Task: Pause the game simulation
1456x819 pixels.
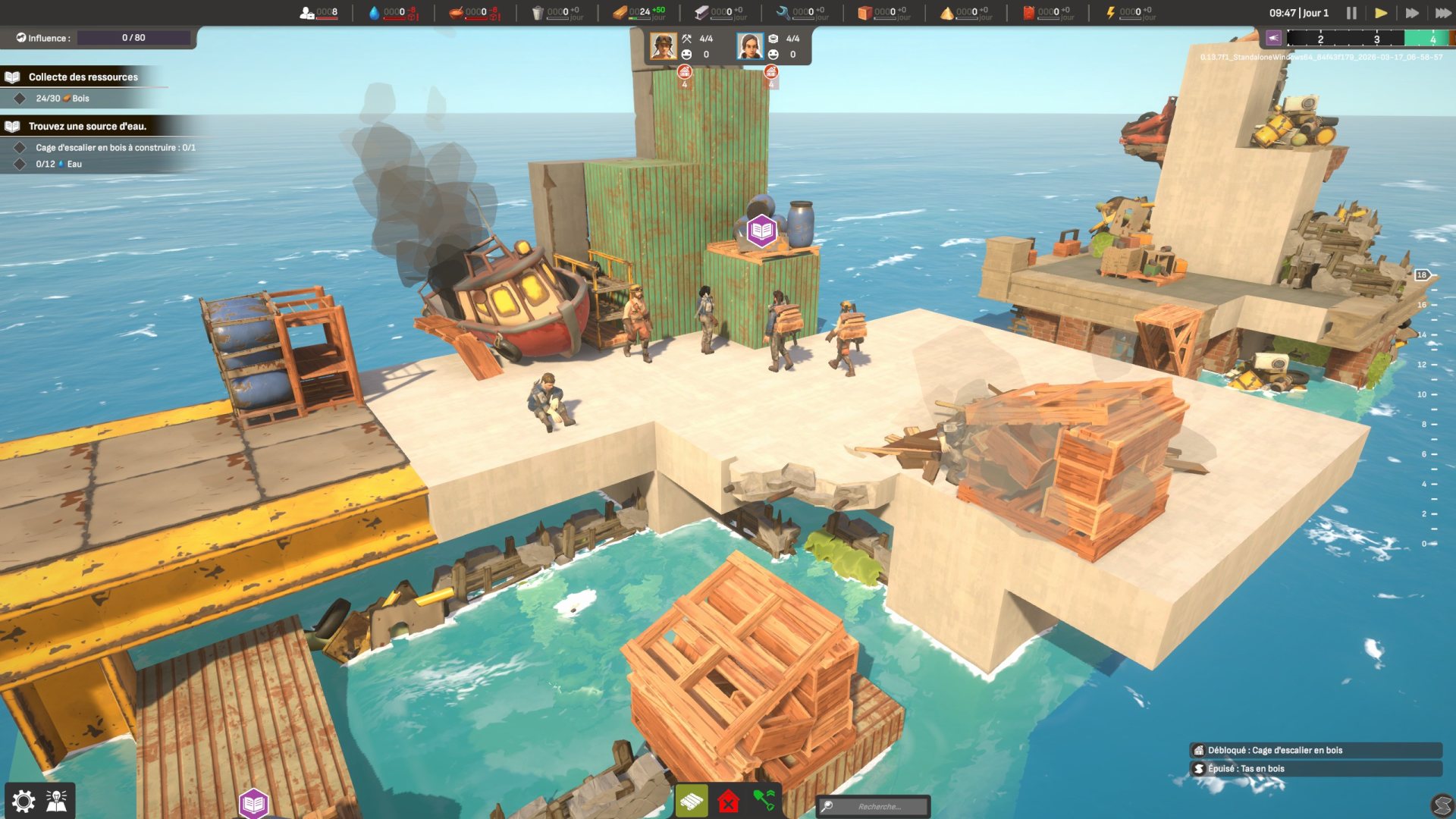Action: point(1351,13)
